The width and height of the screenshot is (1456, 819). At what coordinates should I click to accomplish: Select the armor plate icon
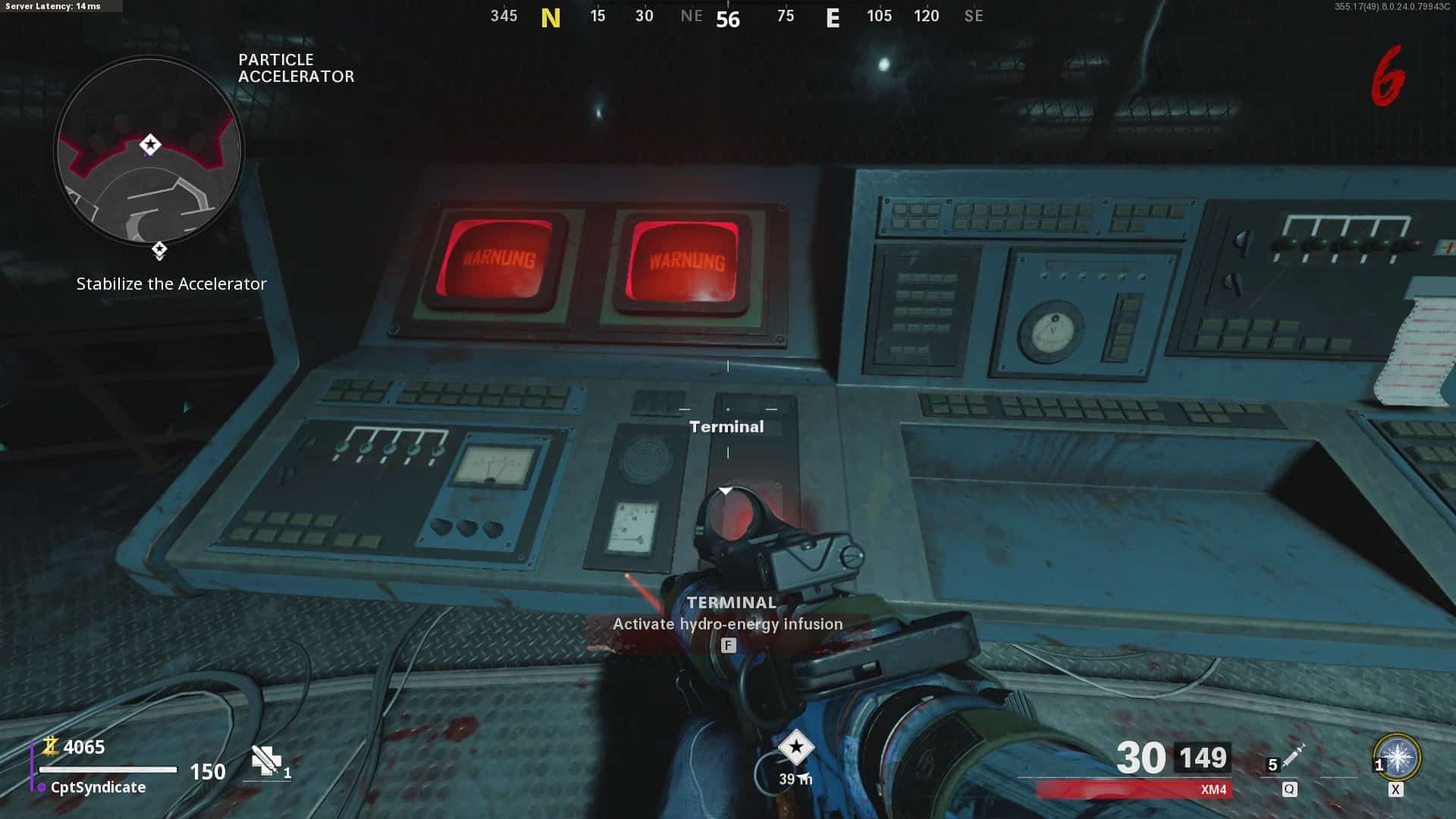click(265, 760)
